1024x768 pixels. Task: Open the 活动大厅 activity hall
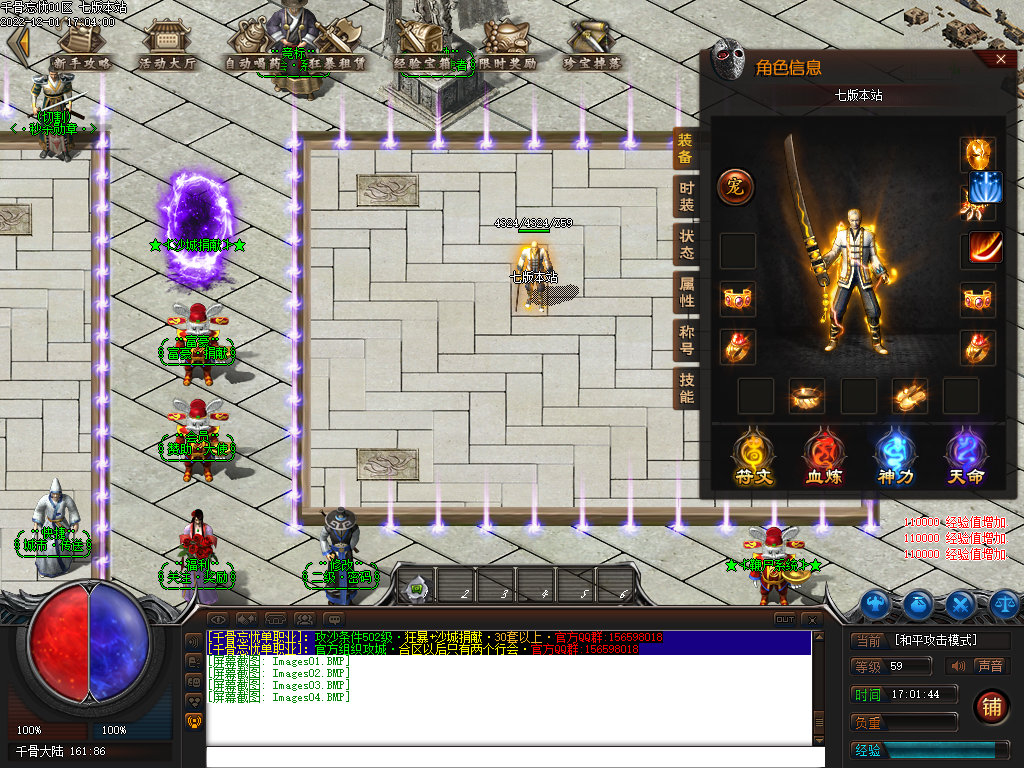coord(167,46)
